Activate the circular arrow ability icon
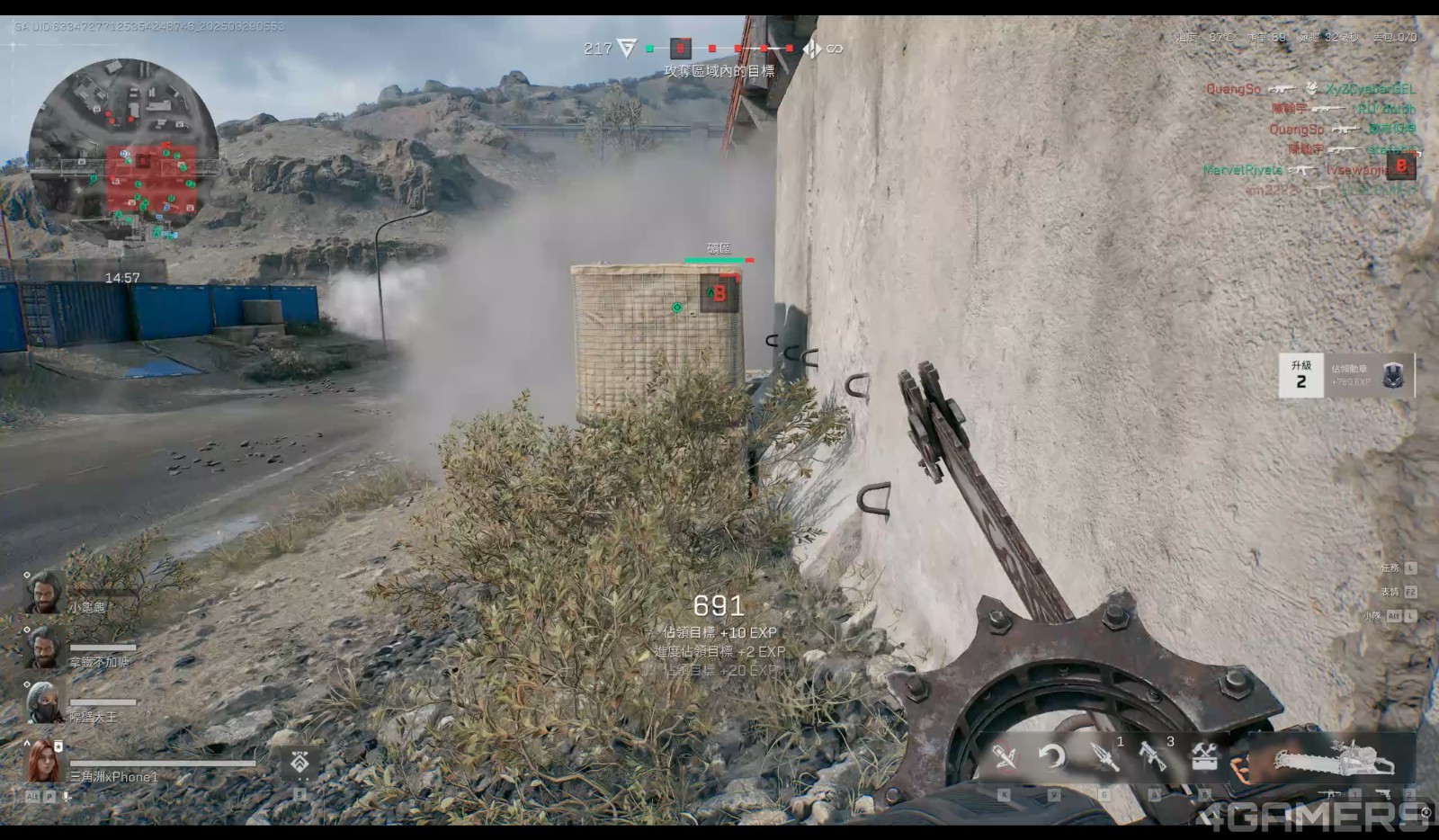This screenshot has width=1439, height=840. point(1052,756)
